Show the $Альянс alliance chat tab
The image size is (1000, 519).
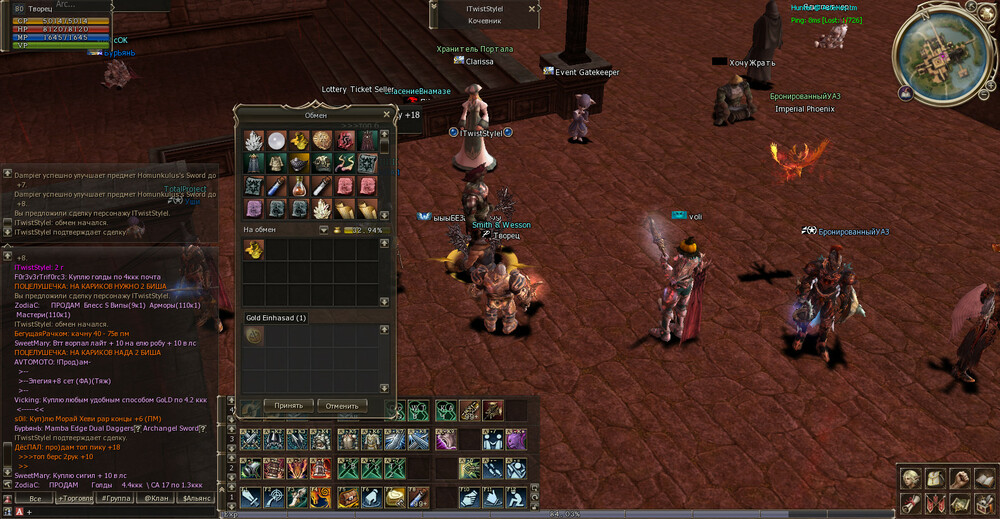[194, 498]
